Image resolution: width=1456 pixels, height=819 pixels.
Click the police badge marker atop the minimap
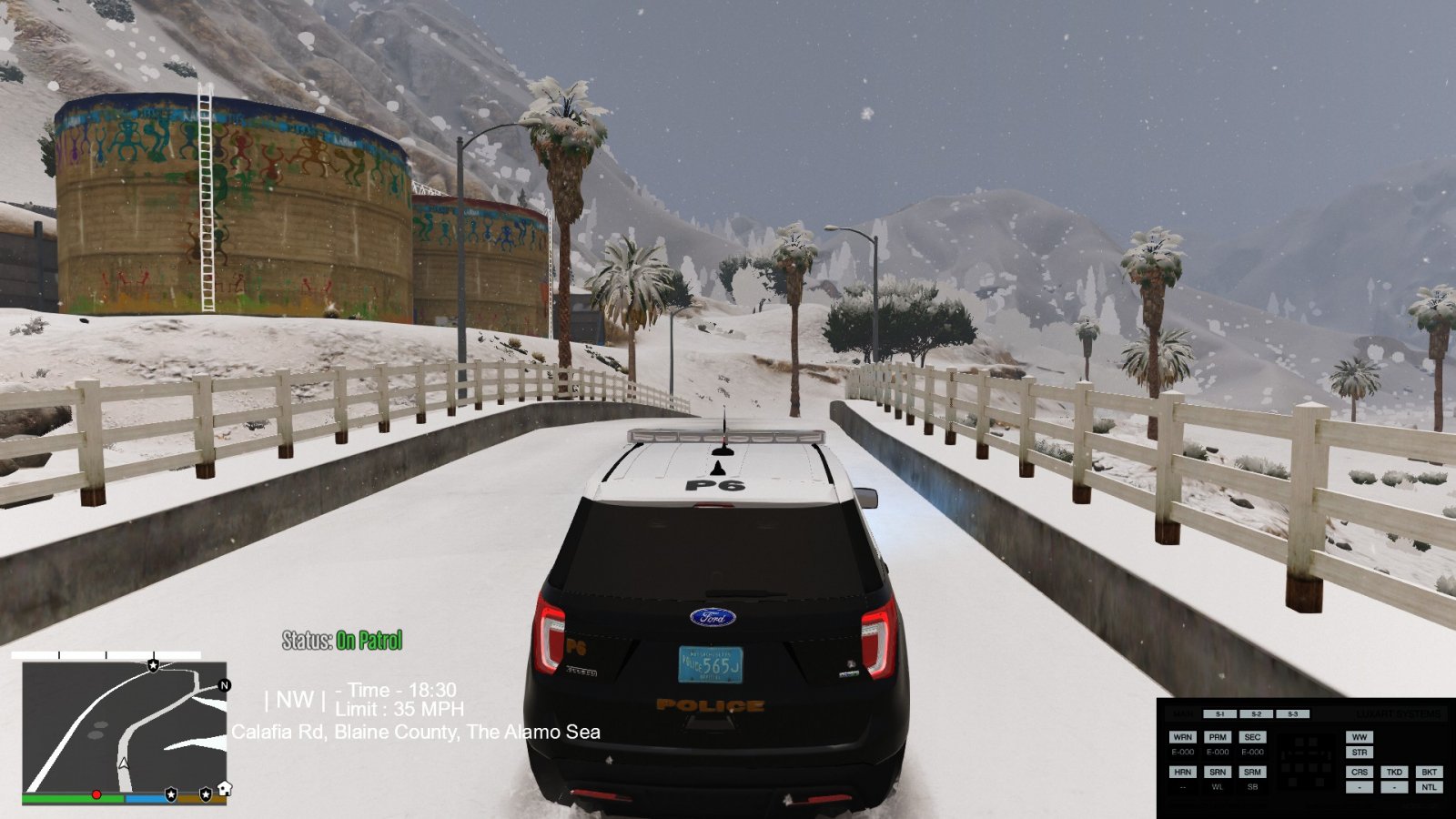coord(153,666)
